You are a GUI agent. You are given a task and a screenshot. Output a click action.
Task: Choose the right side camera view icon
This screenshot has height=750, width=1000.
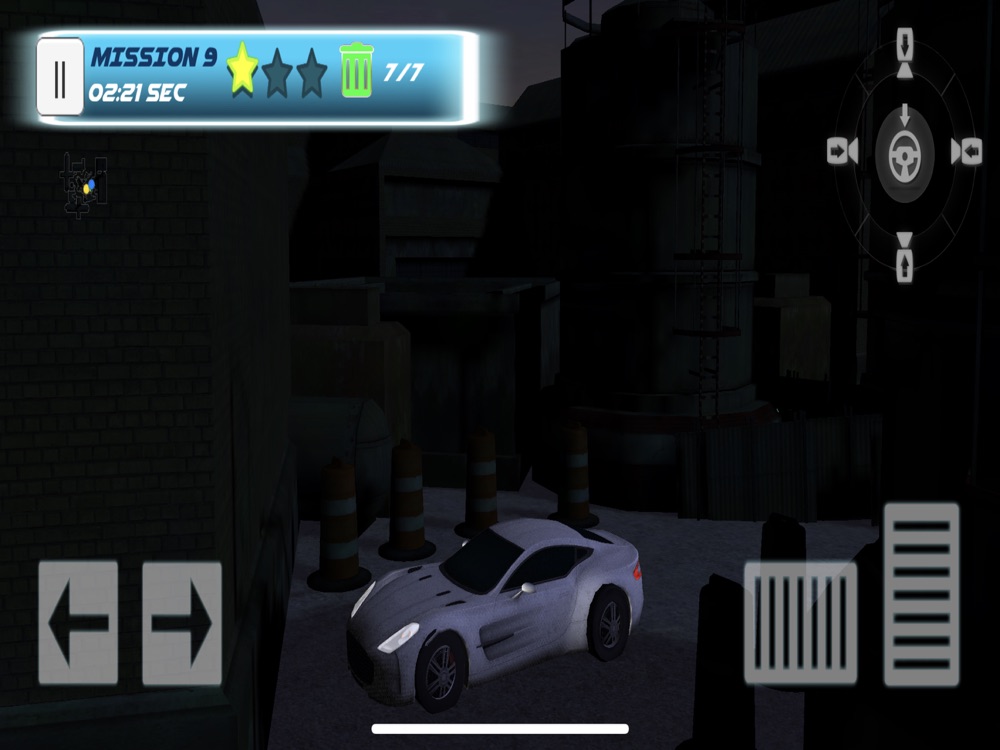[x=967, y=151]
